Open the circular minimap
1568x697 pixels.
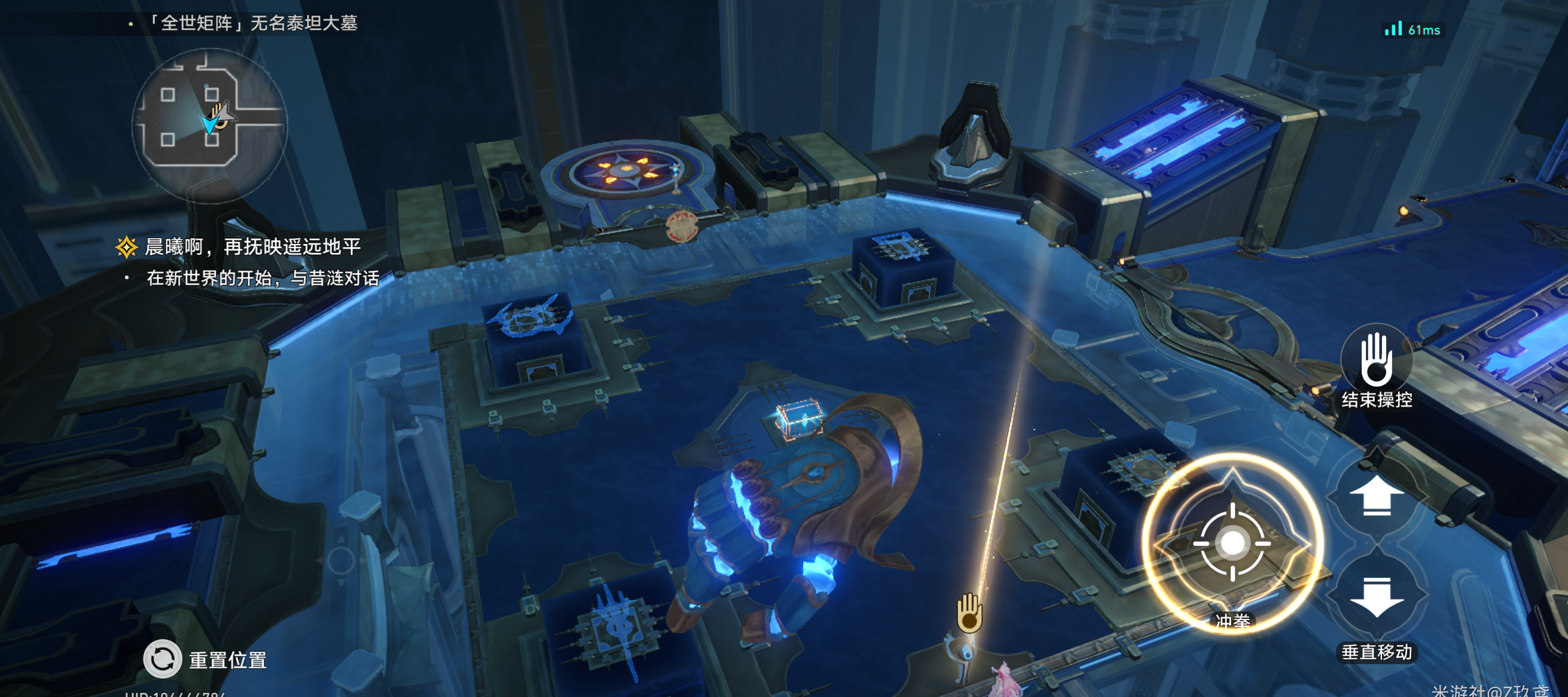[x=209, y=125]
